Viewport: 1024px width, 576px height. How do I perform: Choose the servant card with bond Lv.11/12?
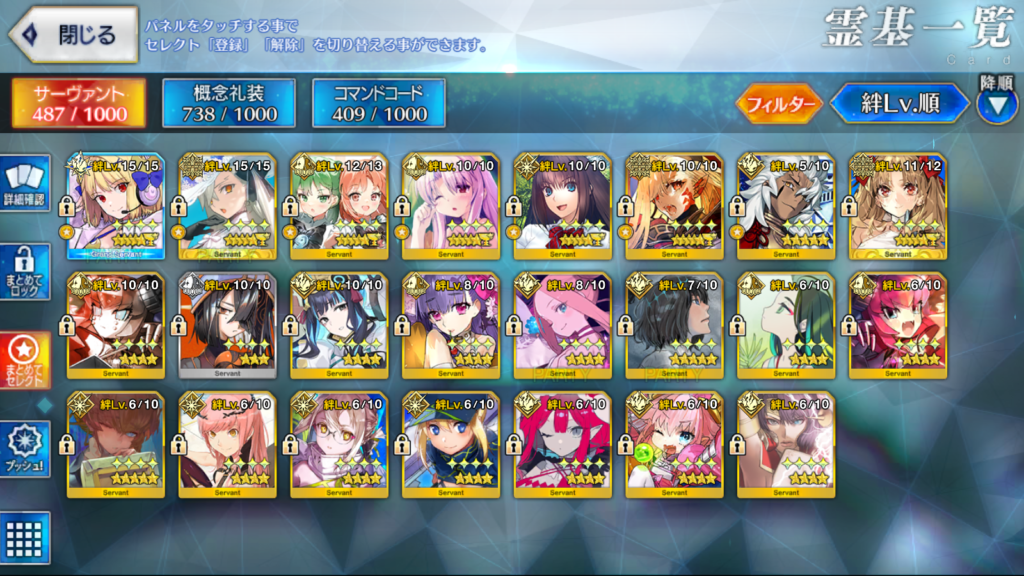(899, 205)
